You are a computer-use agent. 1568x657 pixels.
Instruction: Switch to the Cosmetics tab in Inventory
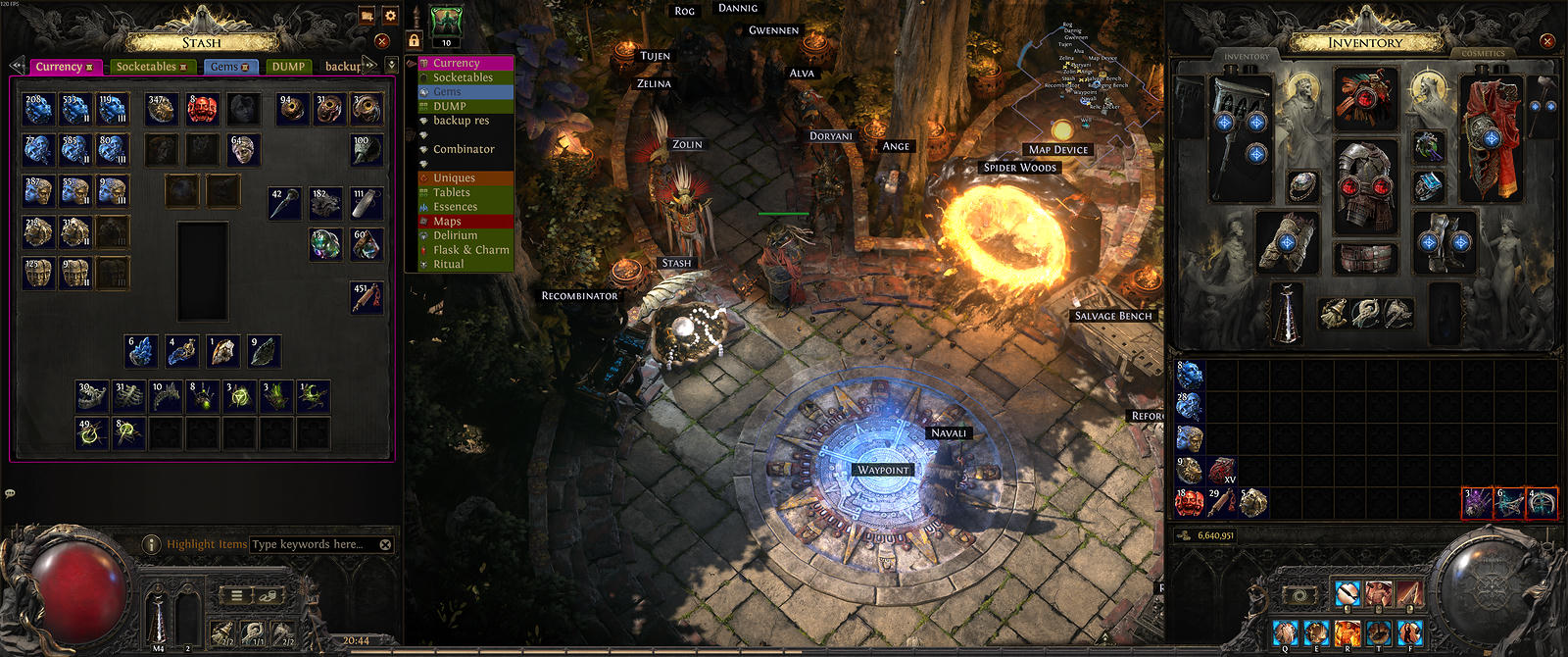[x=1483, y=54]
